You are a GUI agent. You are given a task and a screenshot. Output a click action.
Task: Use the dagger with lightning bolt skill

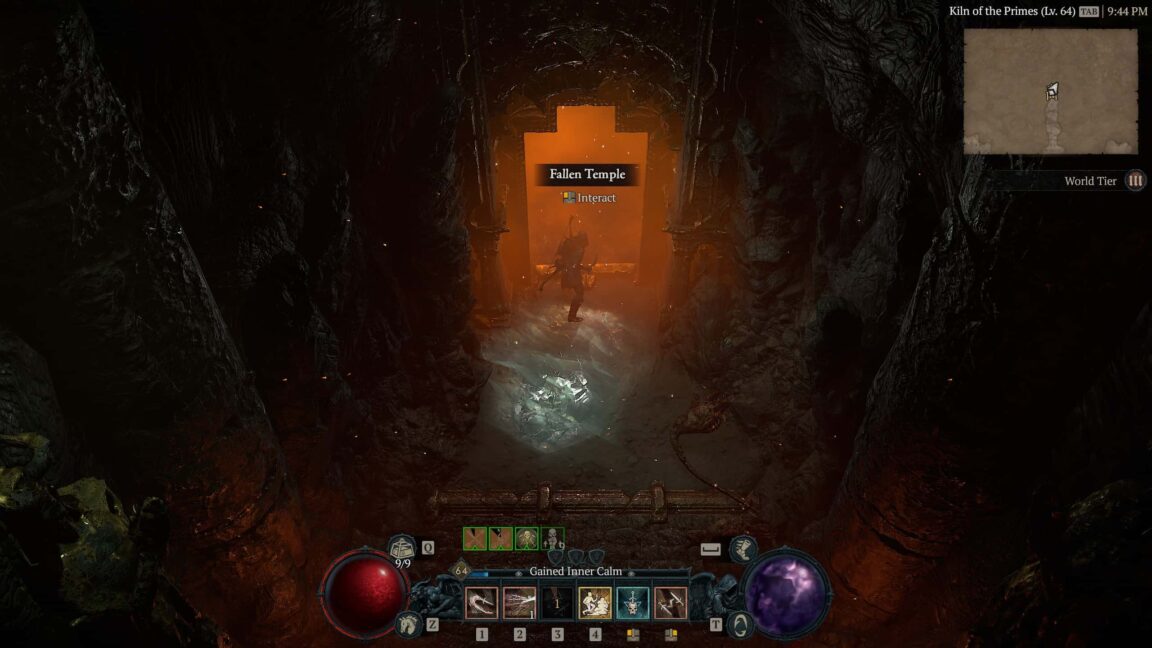click(x=670, y=603)
